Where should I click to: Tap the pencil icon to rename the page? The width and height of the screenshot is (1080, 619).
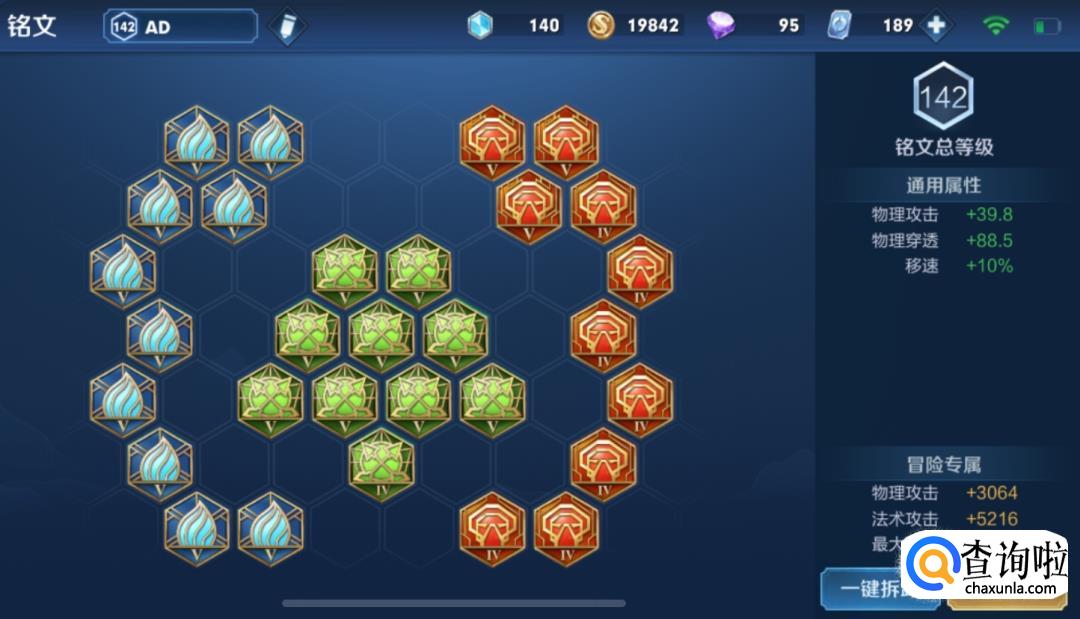pos(287,27)
